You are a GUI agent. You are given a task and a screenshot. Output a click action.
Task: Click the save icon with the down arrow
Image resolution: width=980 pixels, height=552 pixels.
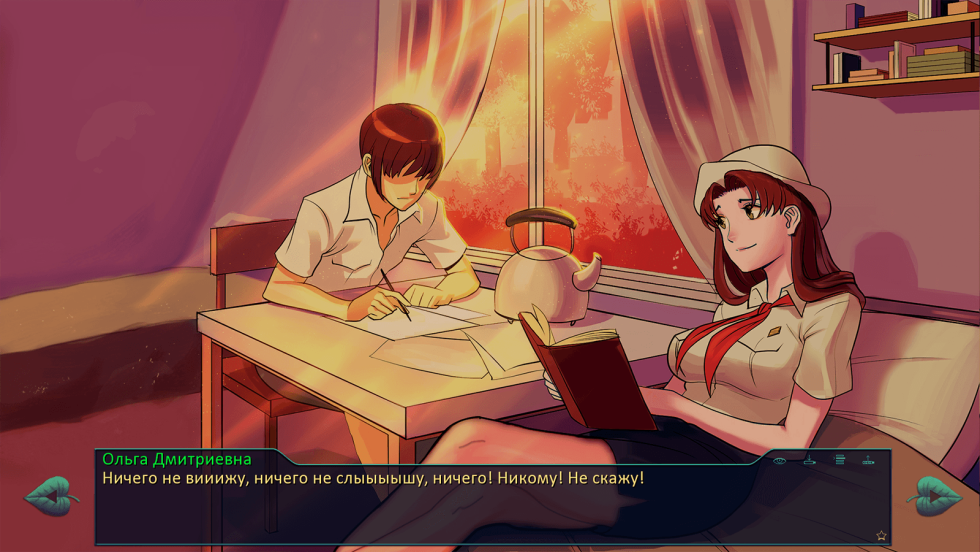click(809, 460)
